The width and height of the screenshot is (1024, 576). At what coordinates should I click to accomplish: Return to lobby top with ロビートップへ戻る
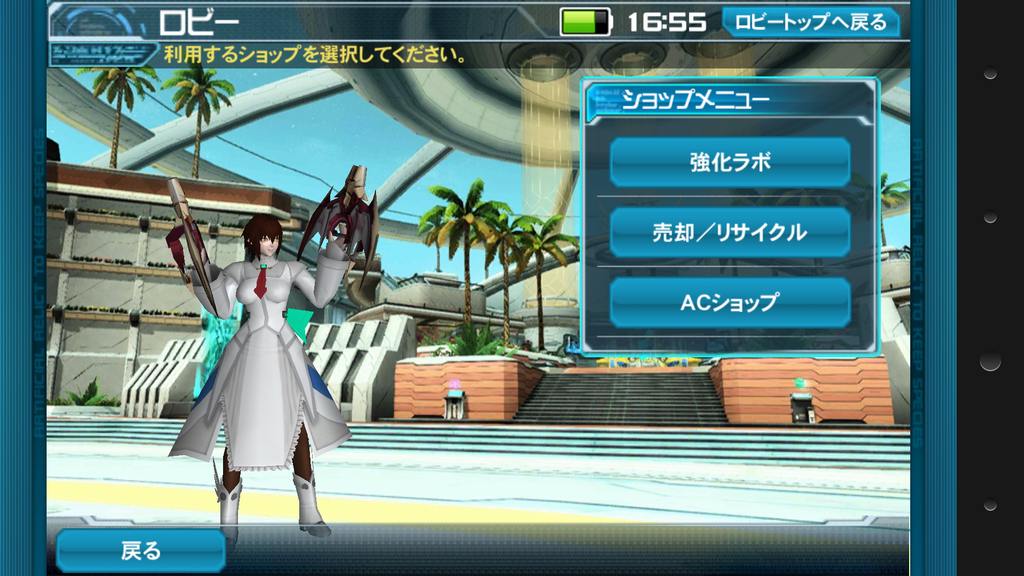(x=810, y=21)
